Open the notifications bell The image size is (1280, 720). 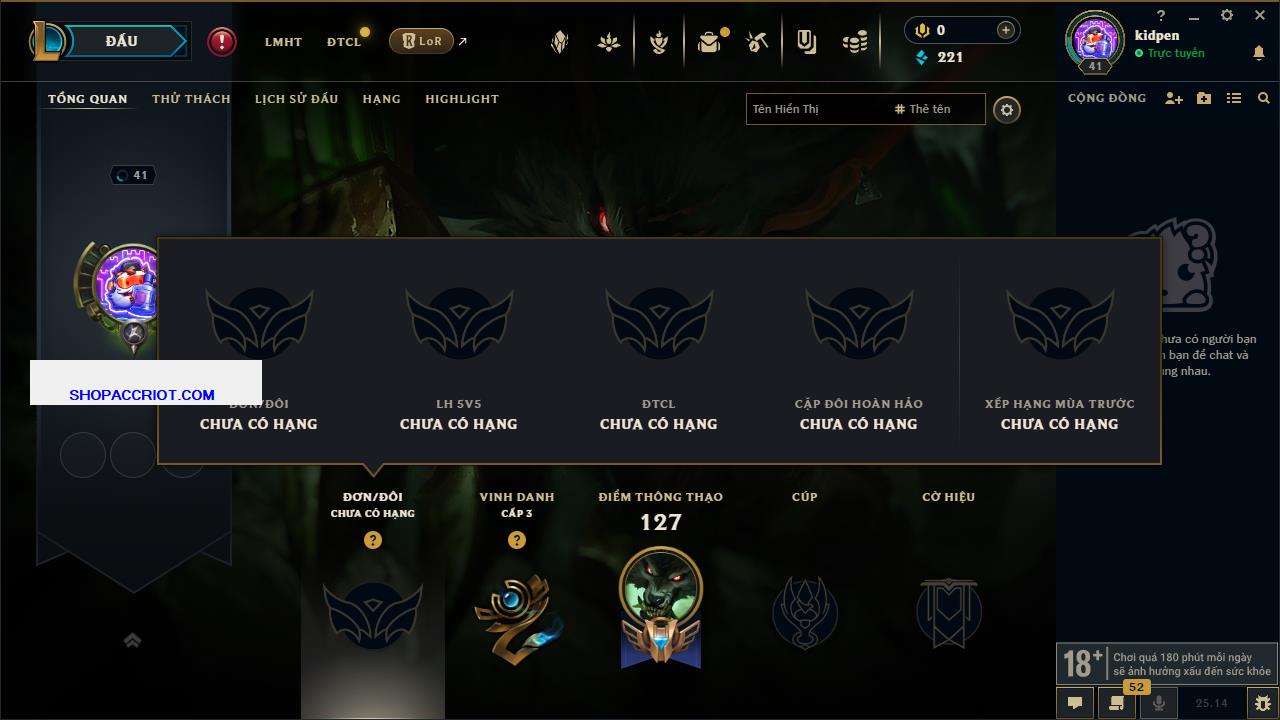pyautogui.click(x=1259, y=53)
